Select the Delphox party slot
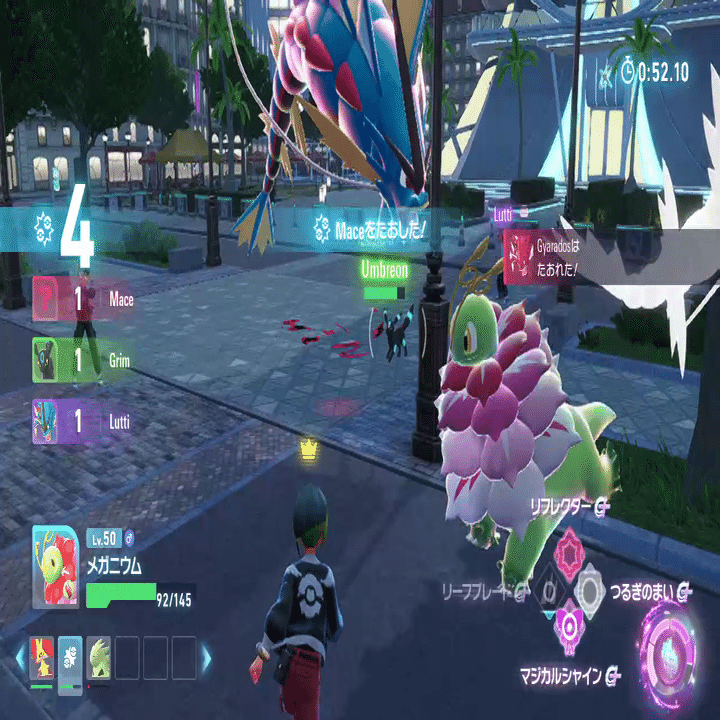This screenshot has height=720, width=720. [x=41, y=657]
